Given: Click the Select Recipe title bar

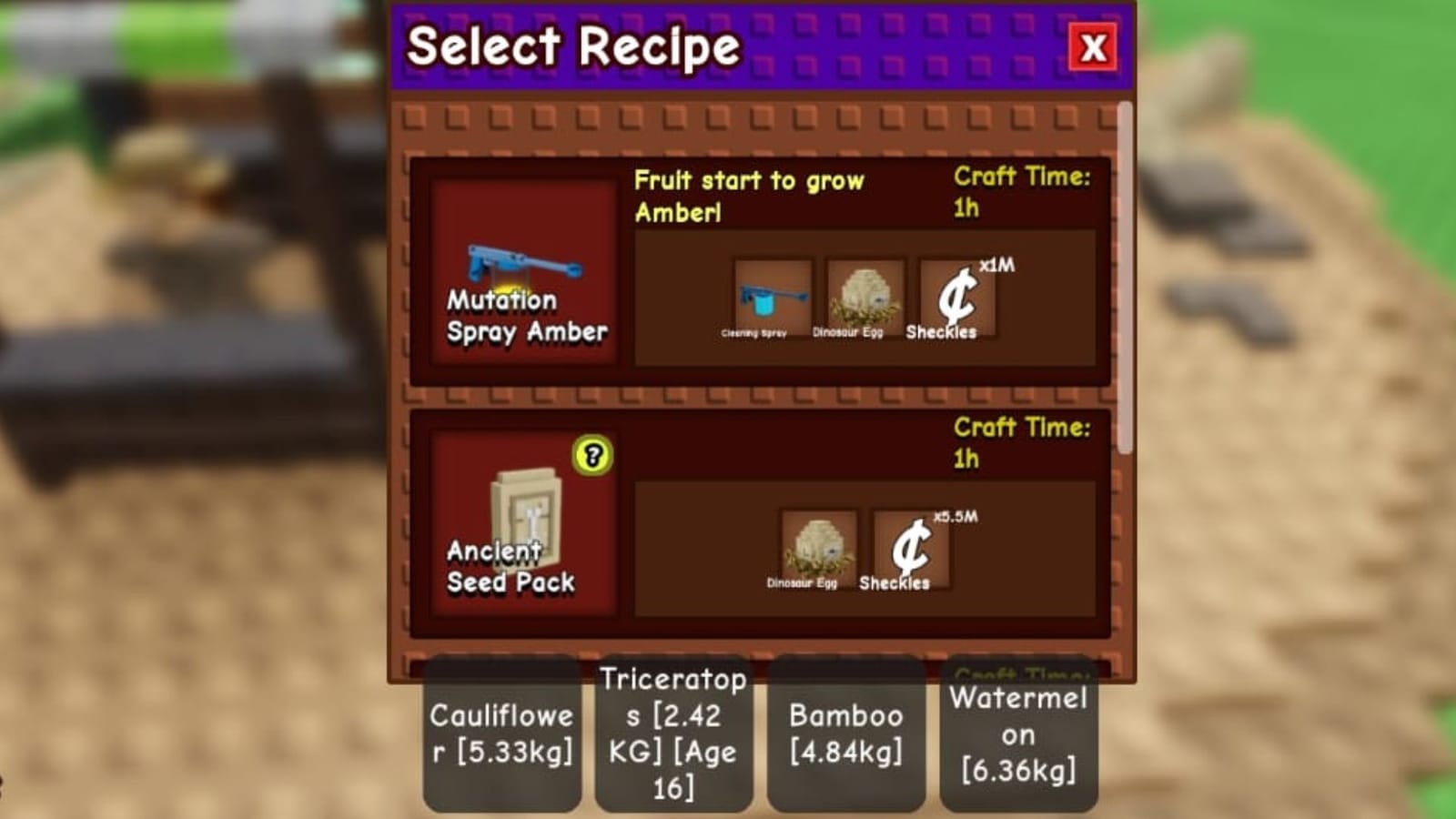Looking at the screenshot, I should (x=573, y=45).
